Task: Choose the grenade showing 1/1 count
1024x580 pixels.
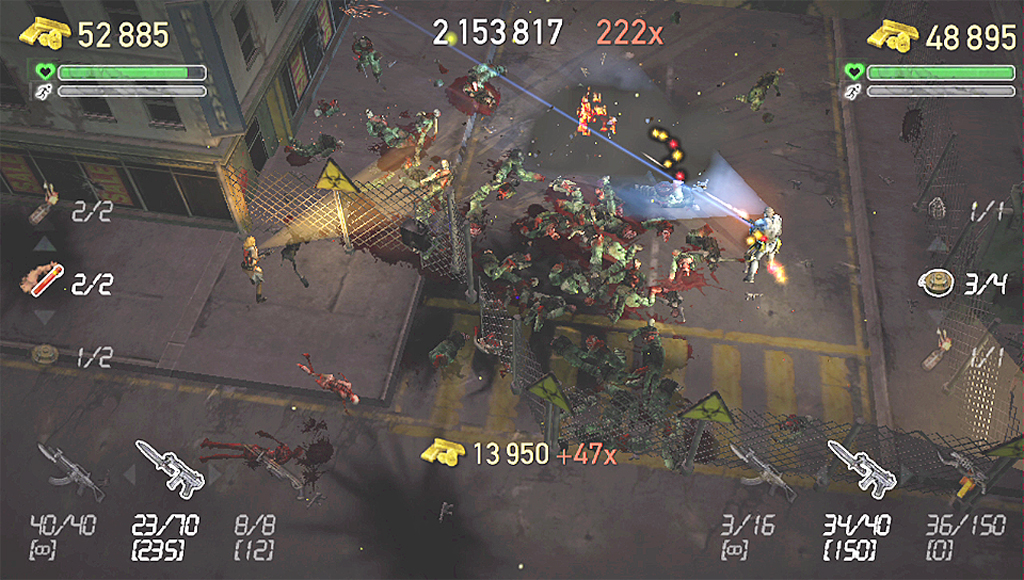Action: pos(938,210)
